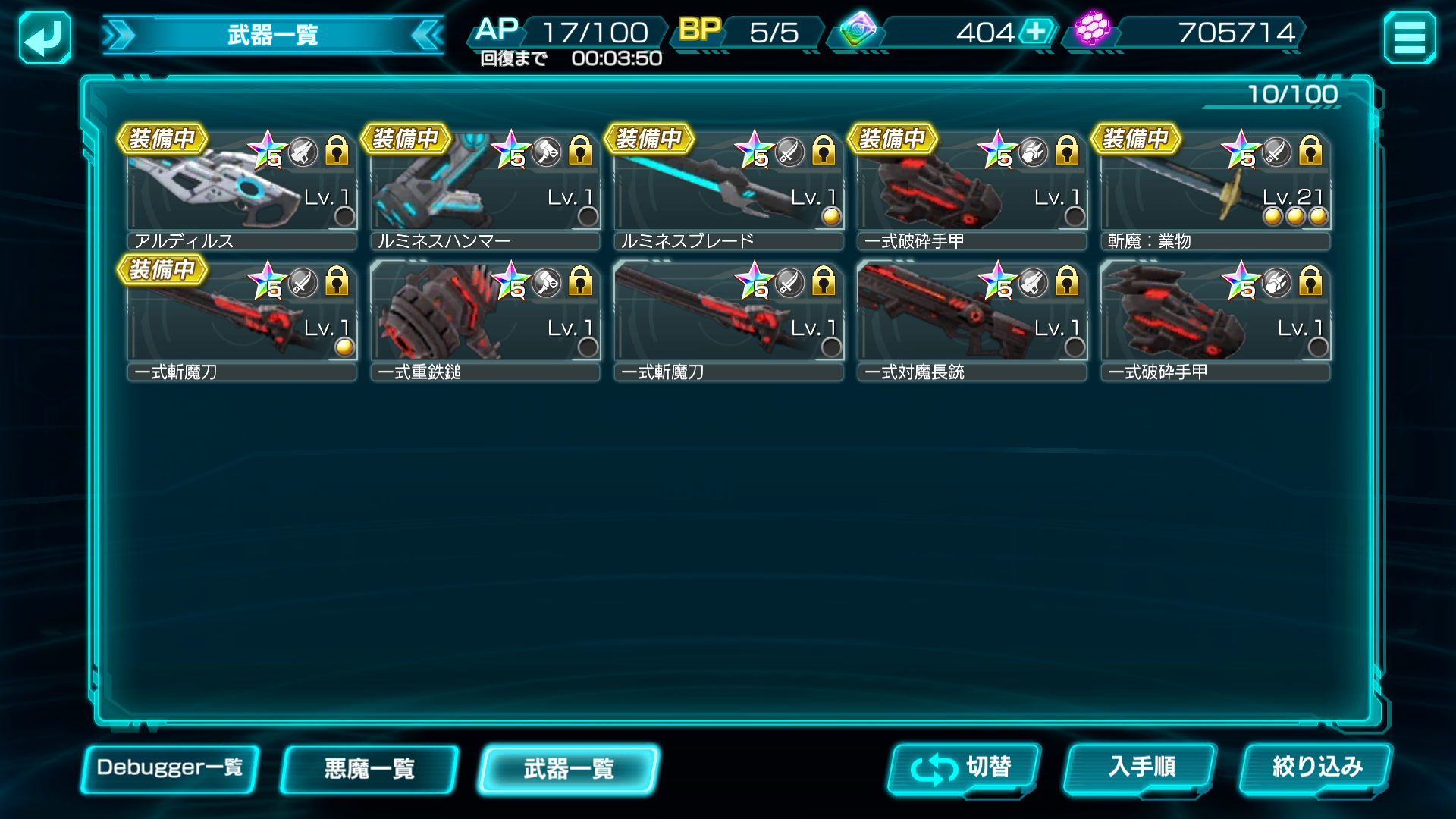Select the 一式対魔長銃 long rifle
1456x819 pixels.
(x=971, y=321)
